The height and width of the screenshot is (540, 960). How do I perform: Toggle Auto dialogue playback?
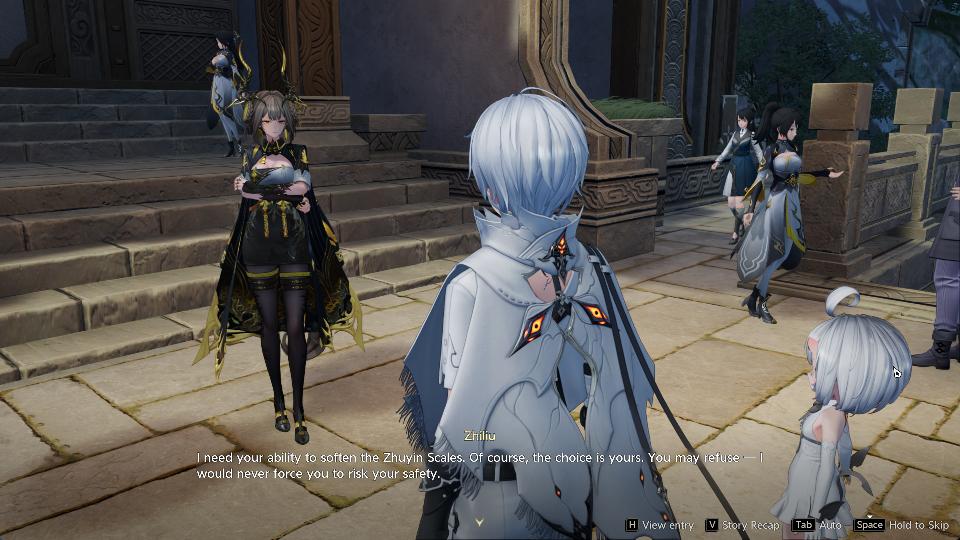click(x=817, y=525)
